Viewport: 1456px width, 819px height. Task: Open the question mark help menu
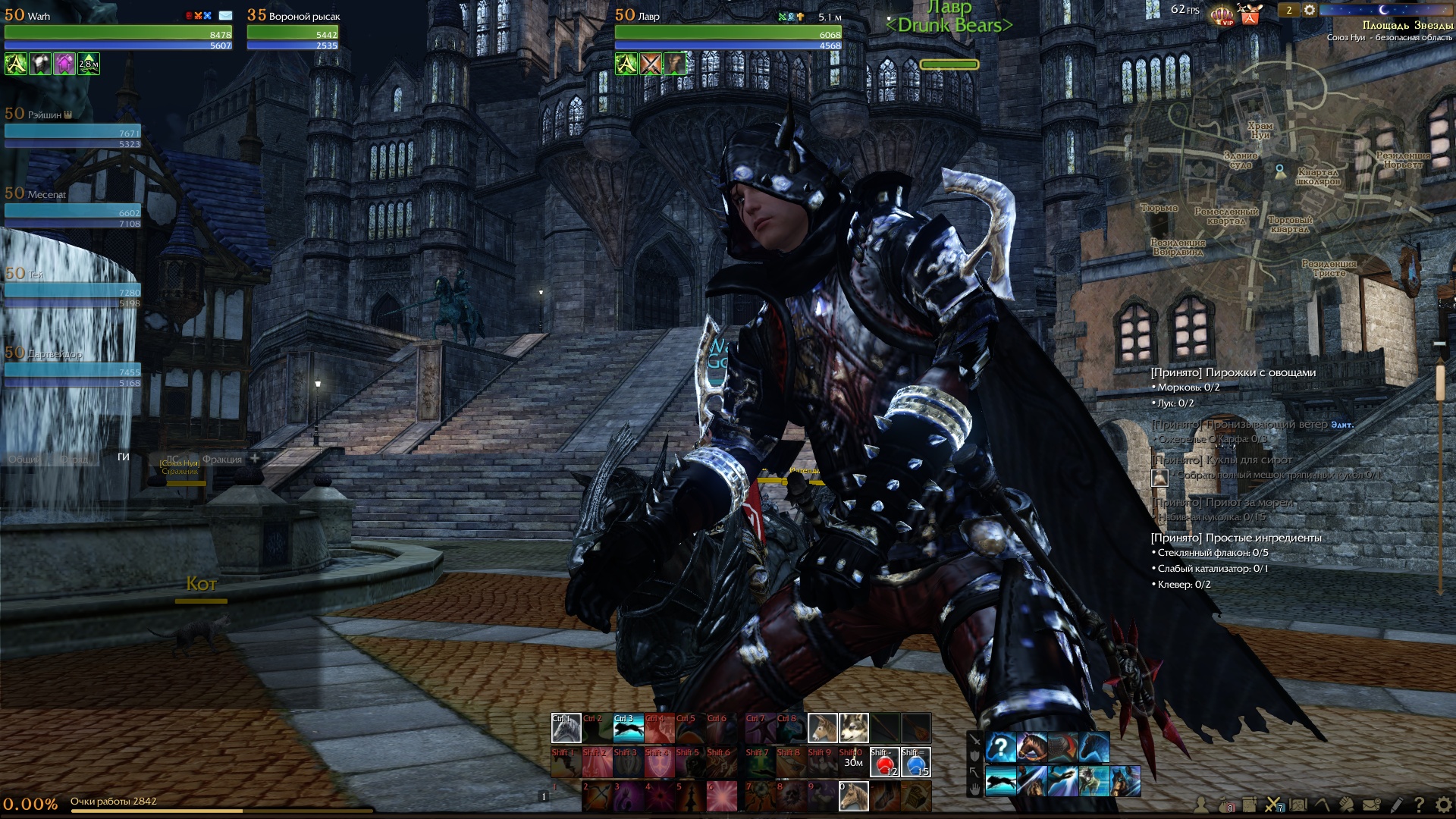click(1419, 805)
